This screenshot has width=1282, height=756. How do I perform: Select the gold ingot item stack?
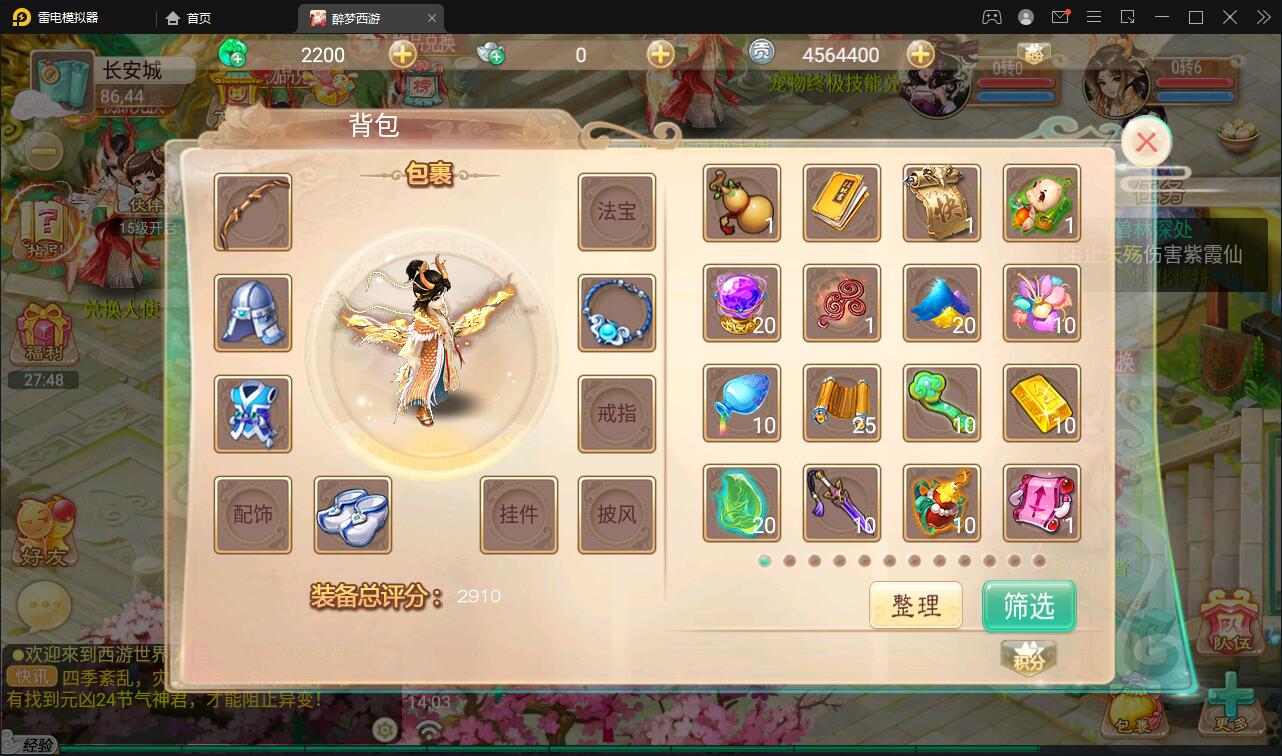coord(1042,403)
